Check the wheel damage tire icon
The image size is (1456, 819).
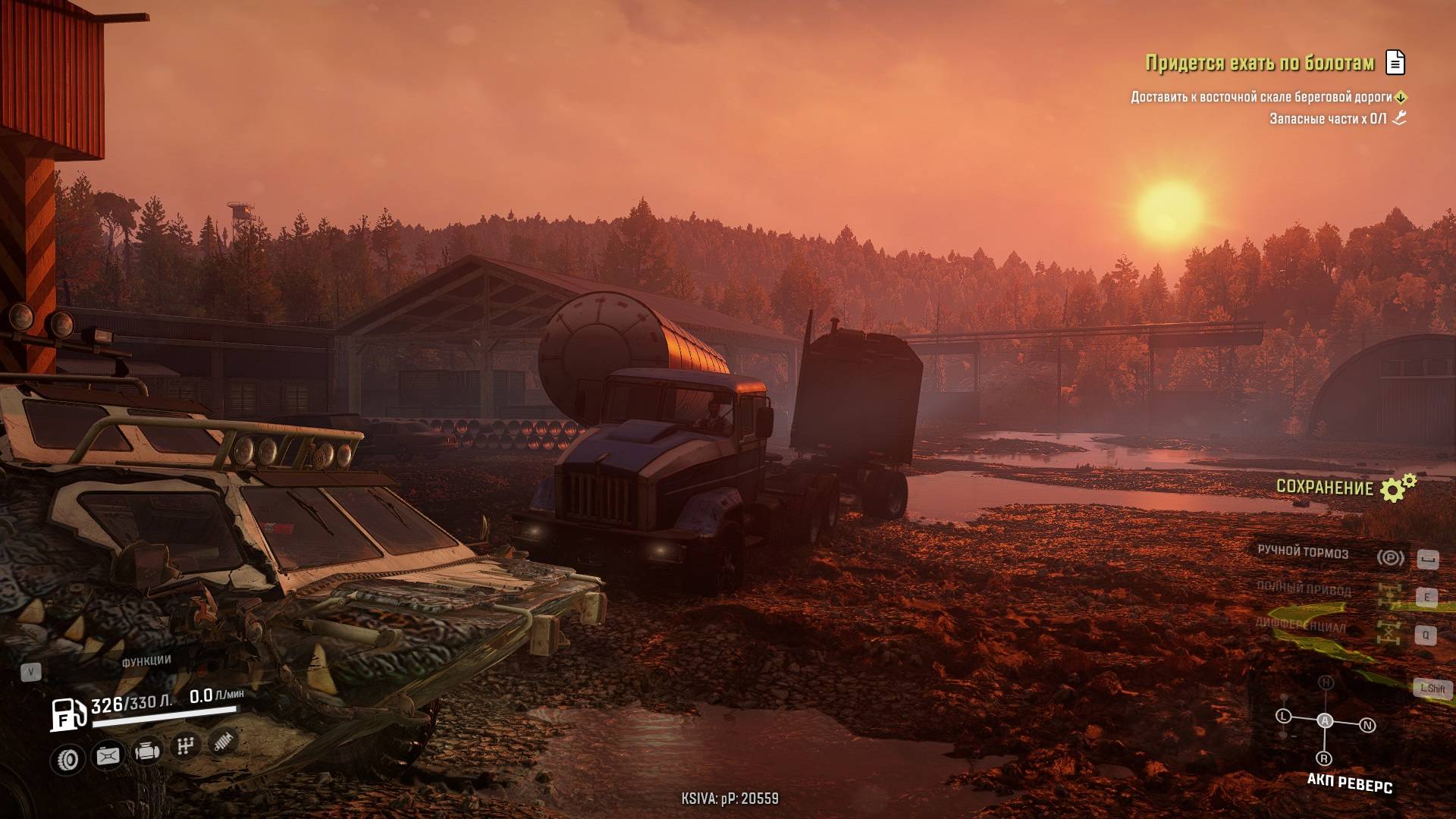69,758
